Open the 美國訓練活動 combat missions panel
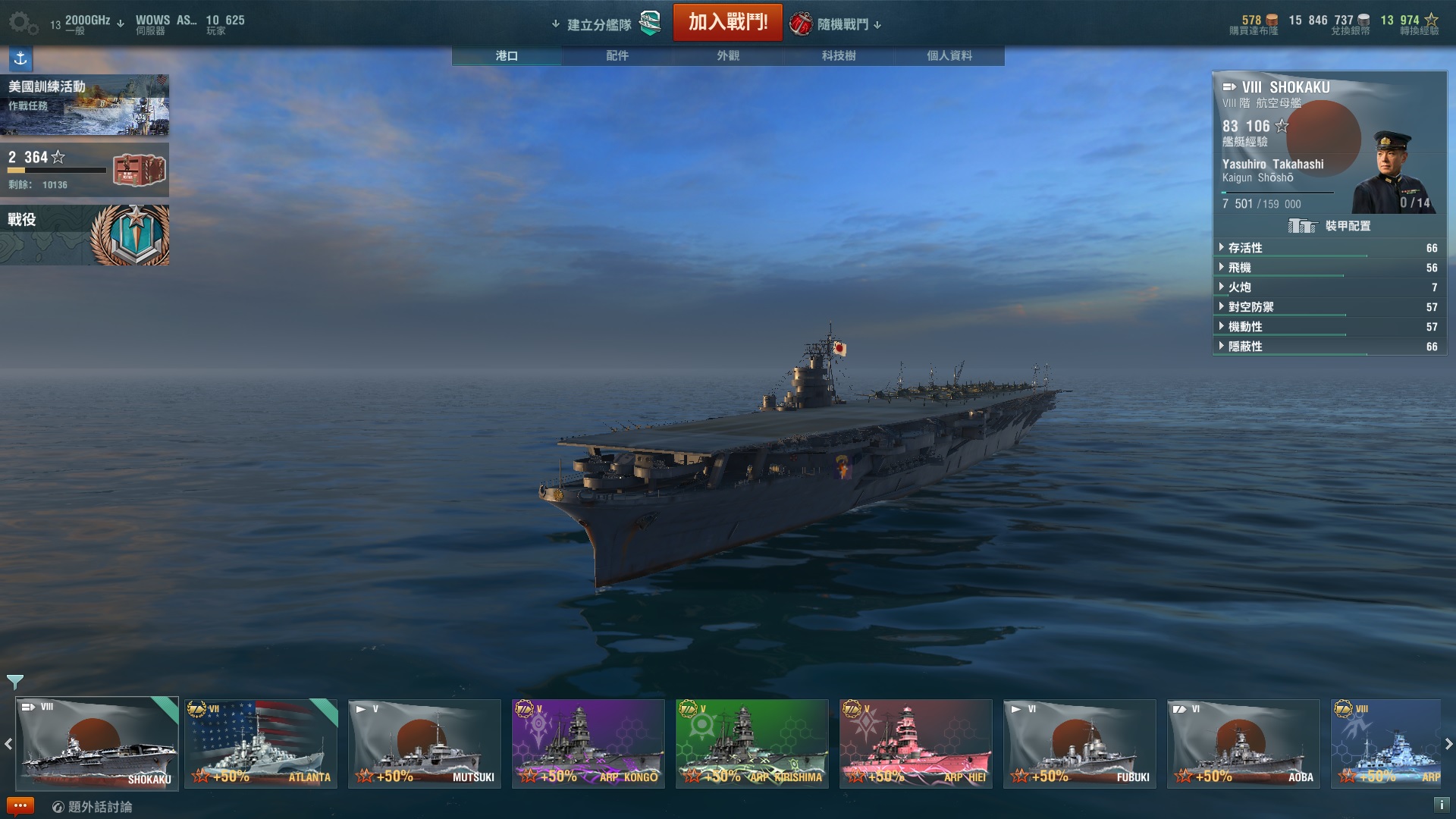Image resolution: width=1456 pixels, height=819 pixels. coord(84,105)
